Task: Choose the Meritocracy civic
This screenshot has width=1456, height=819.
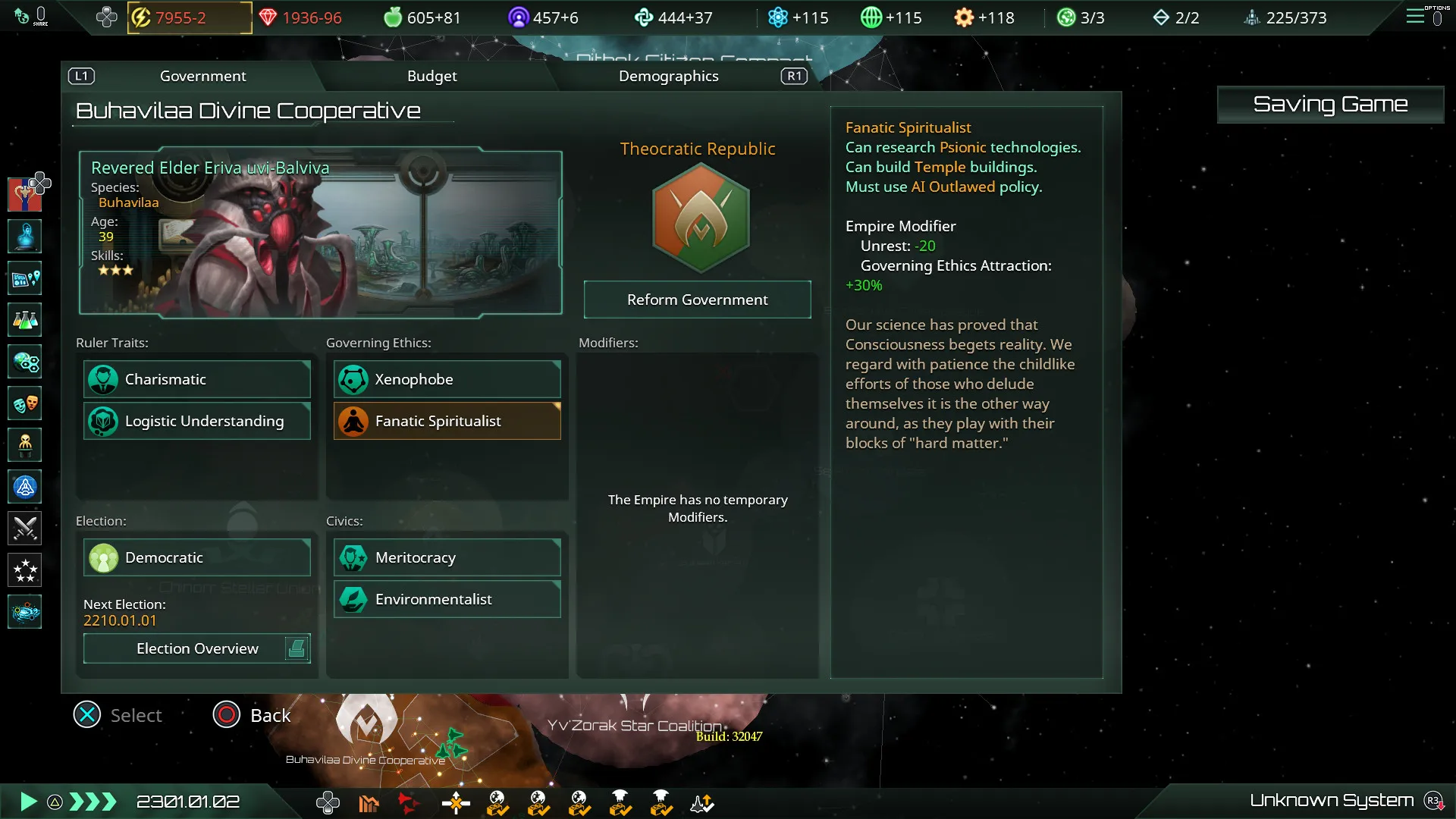Action: [x=447, y=557]
